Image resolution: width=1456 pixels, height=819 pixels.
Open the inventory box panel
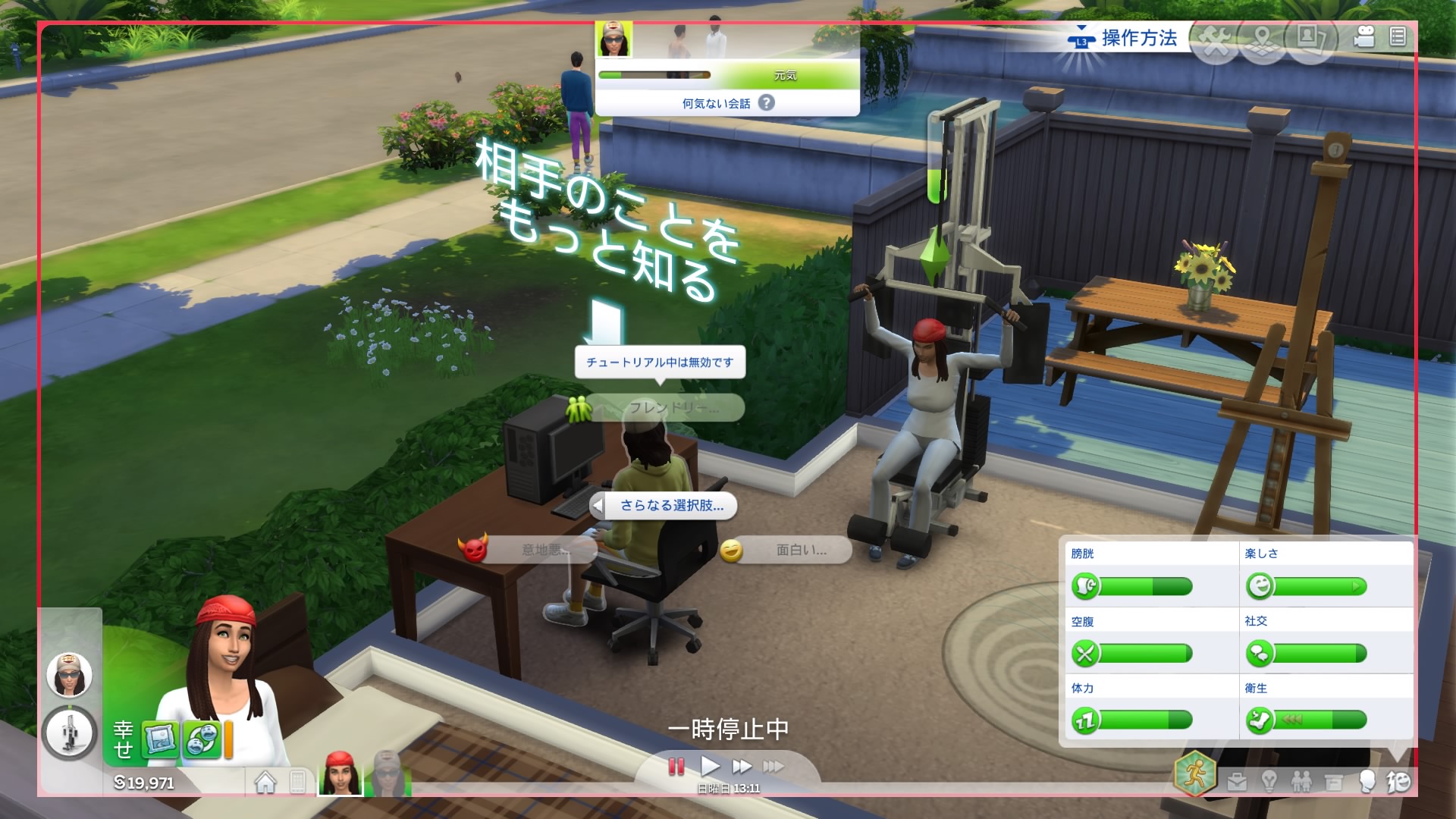(1333, 781)
